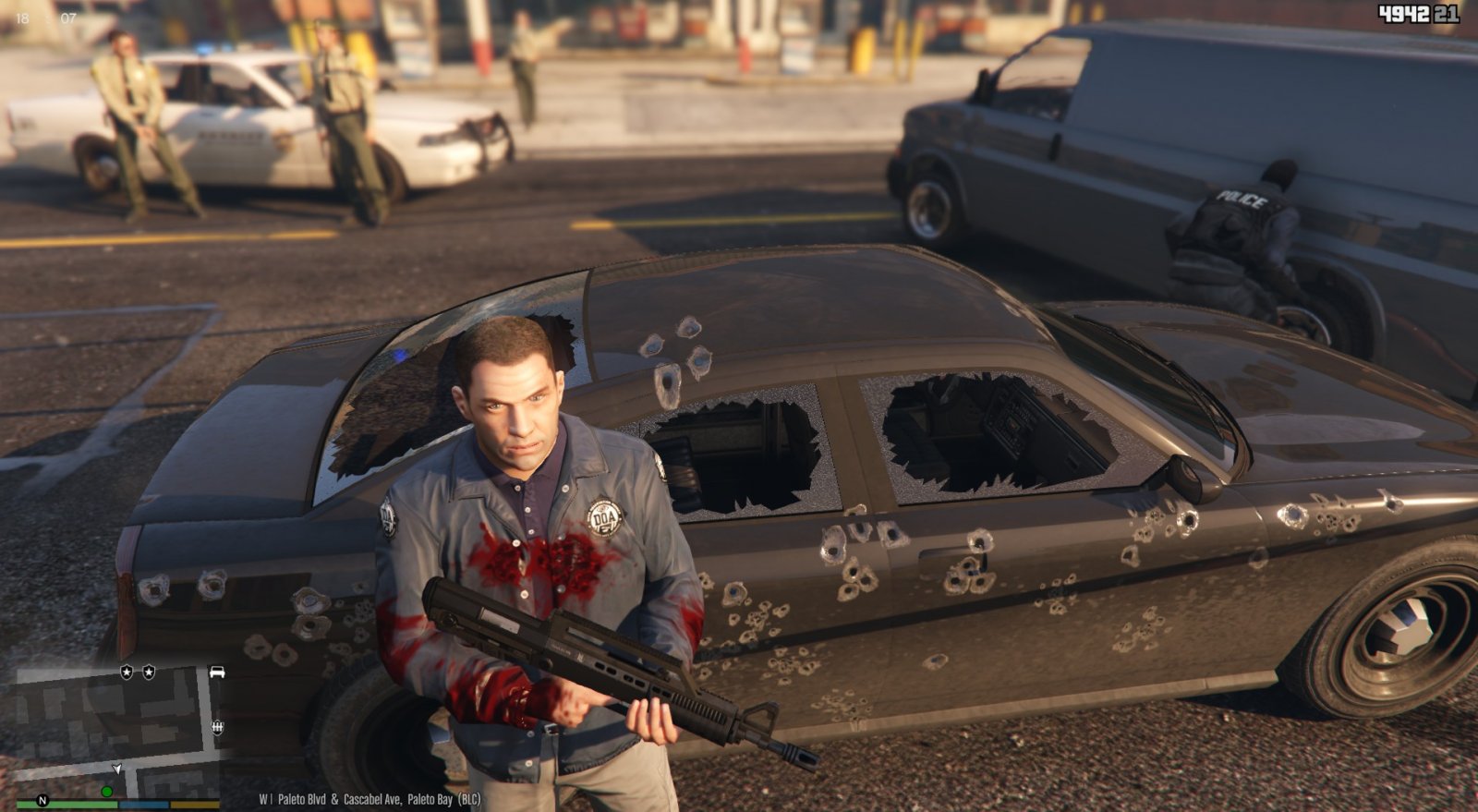Select the white car blip on minimap
The image size is (1478, 812).
pos(217,672)
